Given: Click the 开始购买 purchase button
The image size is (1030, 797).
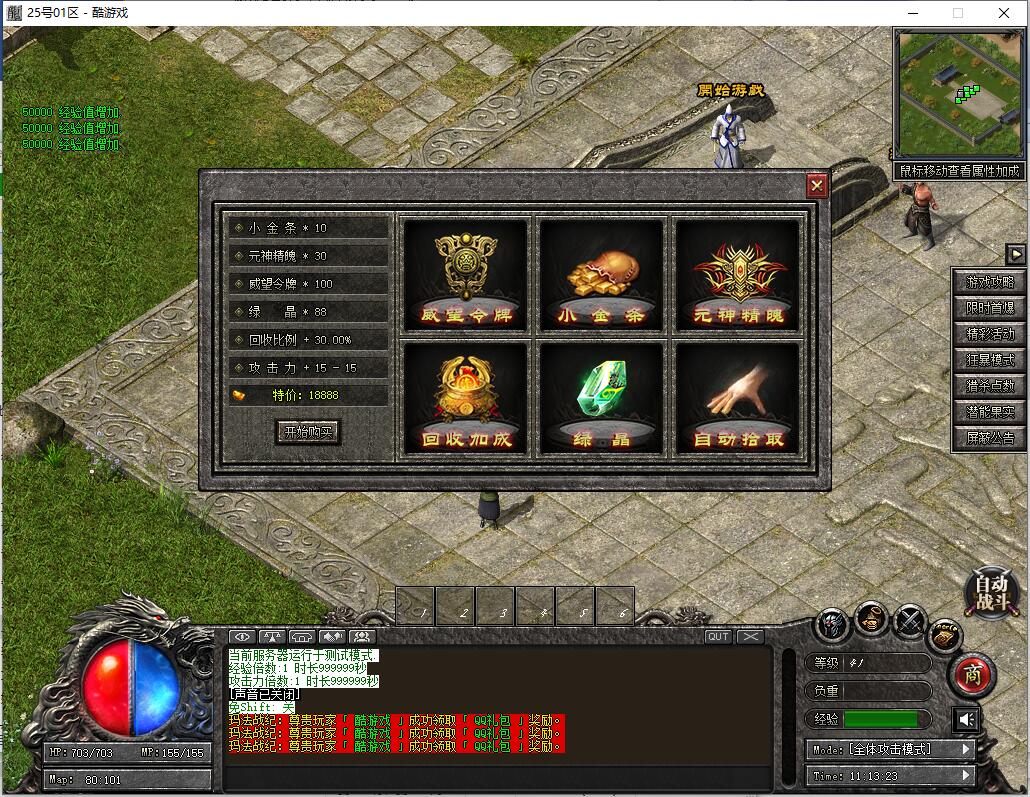Looking at the screenshot, I should 308,432.
